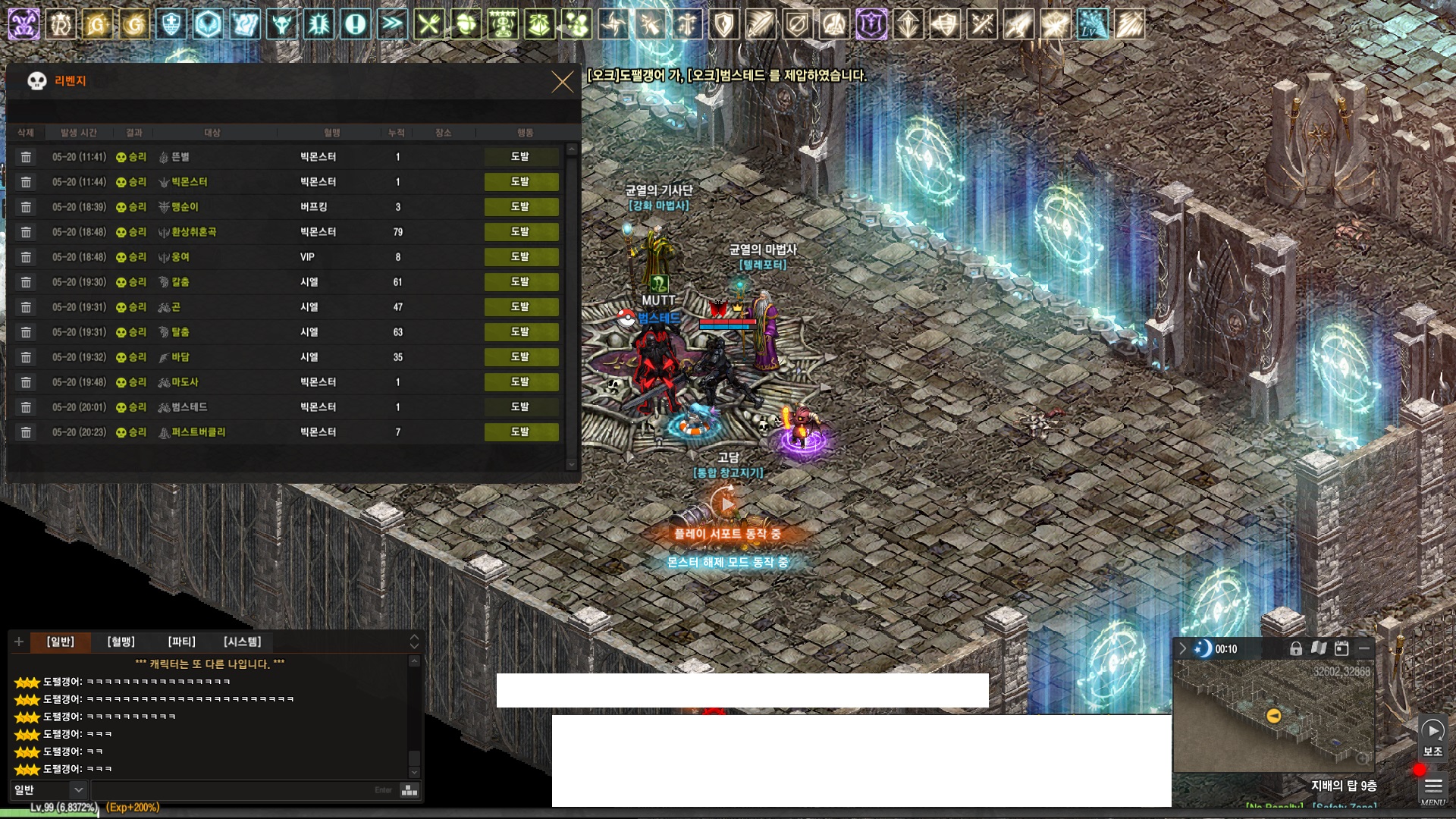Select the [시스템] chat tab
This screenshot has width=1456, height=819.
click(x=242, y=642)
